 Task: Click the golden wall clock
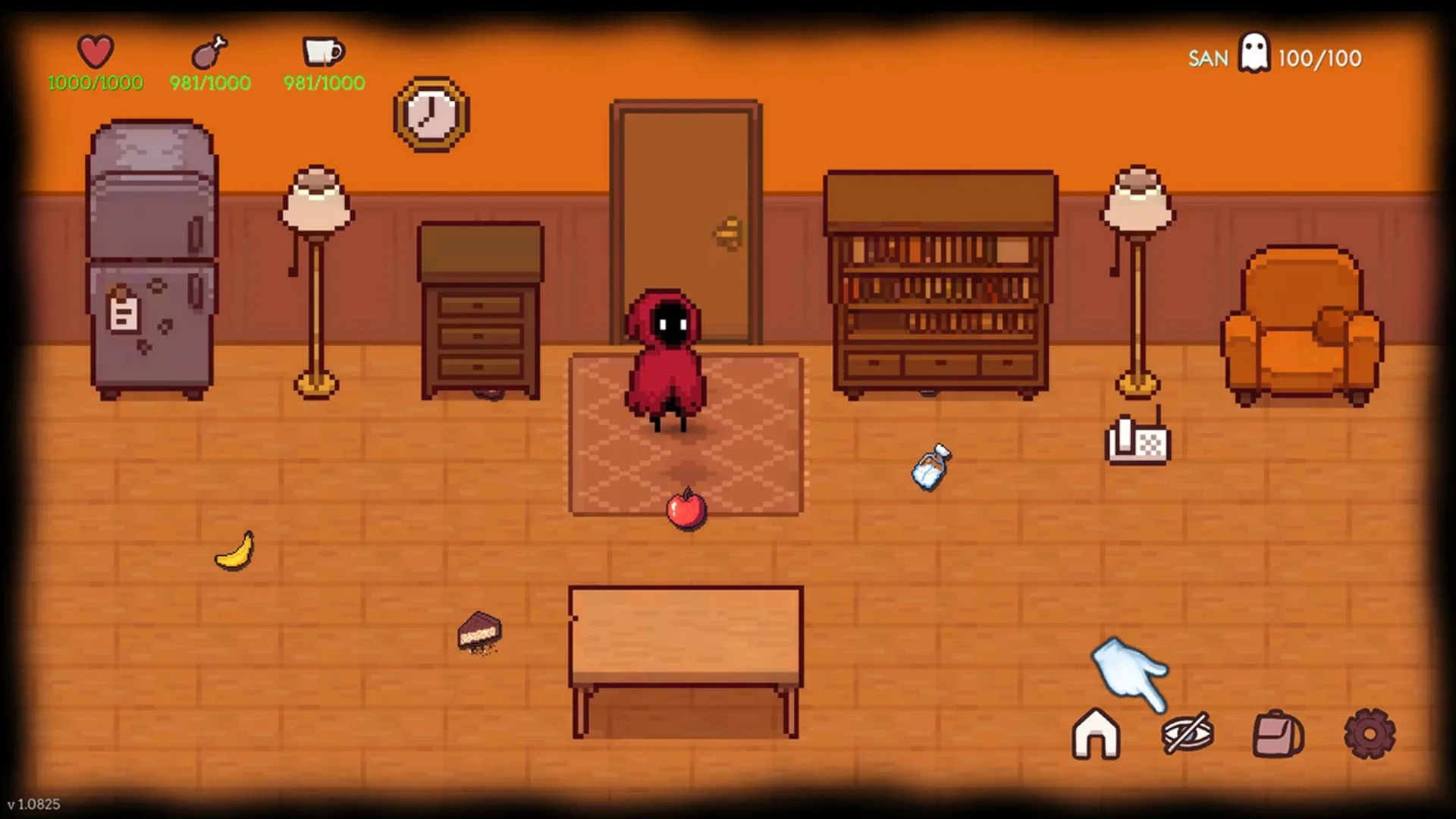click(430, 114)
